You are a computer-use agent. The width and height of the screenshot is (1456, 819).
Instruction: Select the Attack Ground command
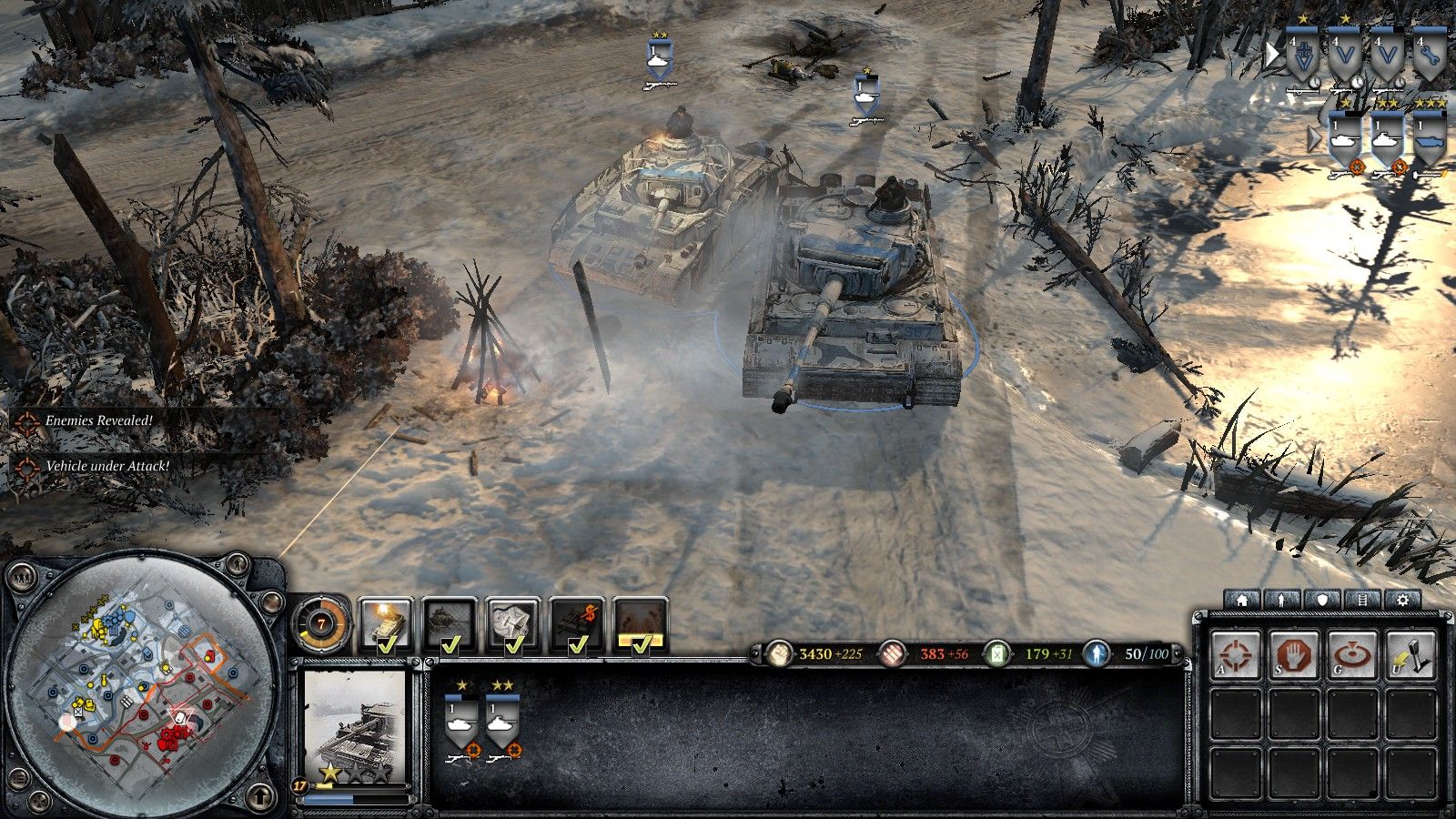click(1353, 653)
